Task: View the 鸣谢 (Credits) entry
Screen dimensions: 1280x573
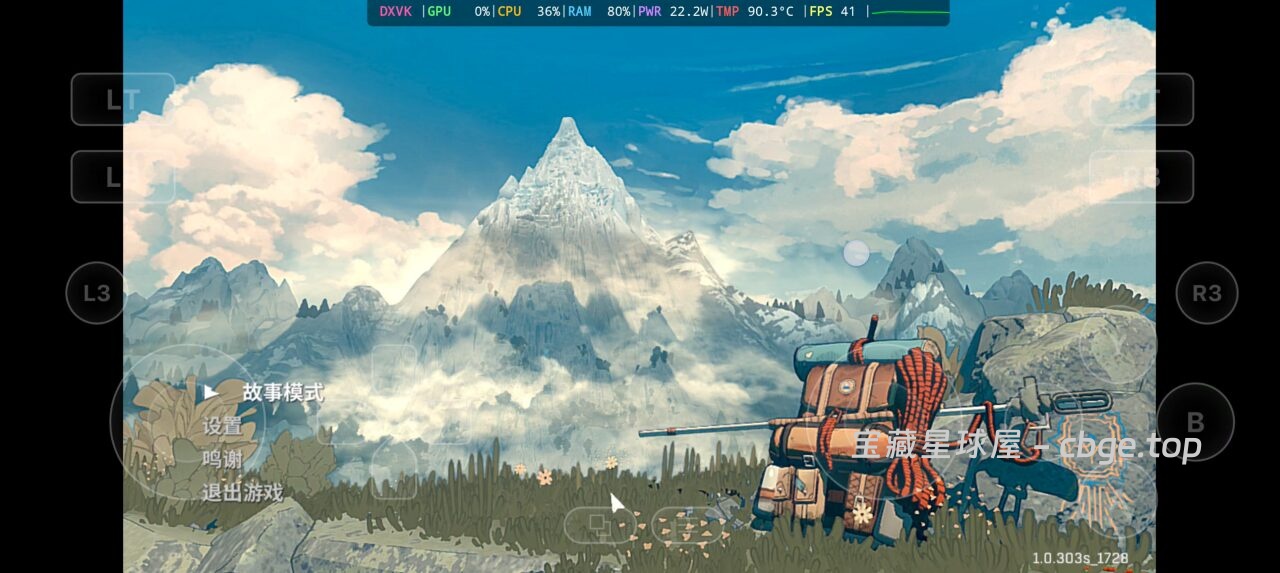Action: pos(222,459)
